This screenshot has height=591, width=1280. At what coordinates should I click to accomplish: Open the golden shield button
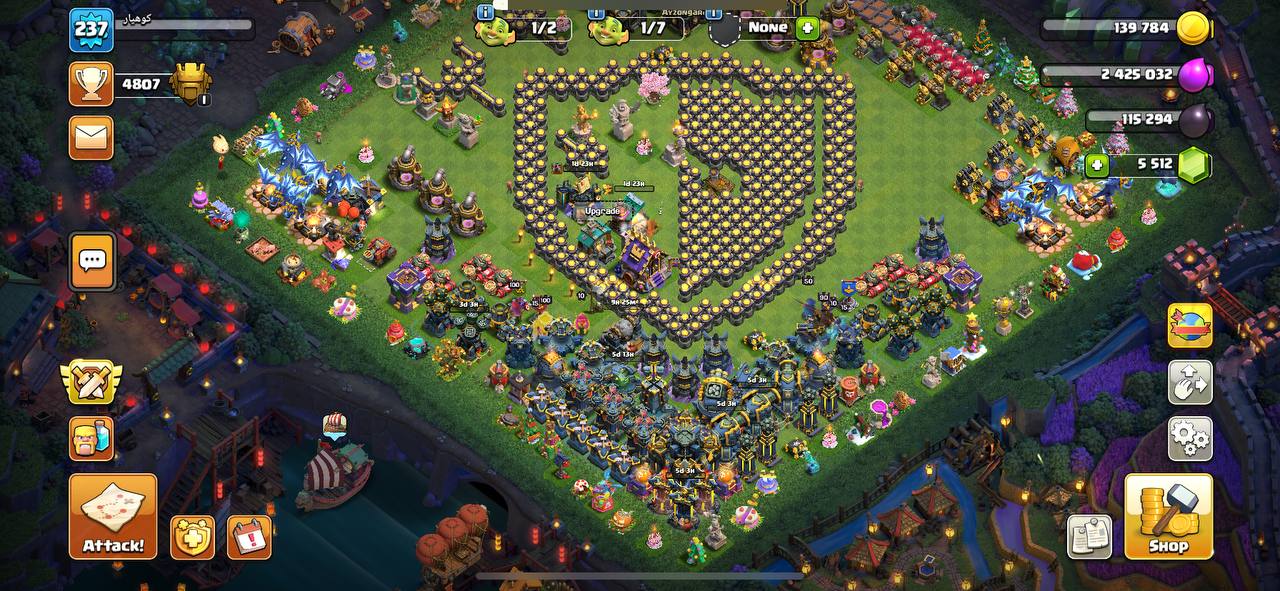click(192, 538)
